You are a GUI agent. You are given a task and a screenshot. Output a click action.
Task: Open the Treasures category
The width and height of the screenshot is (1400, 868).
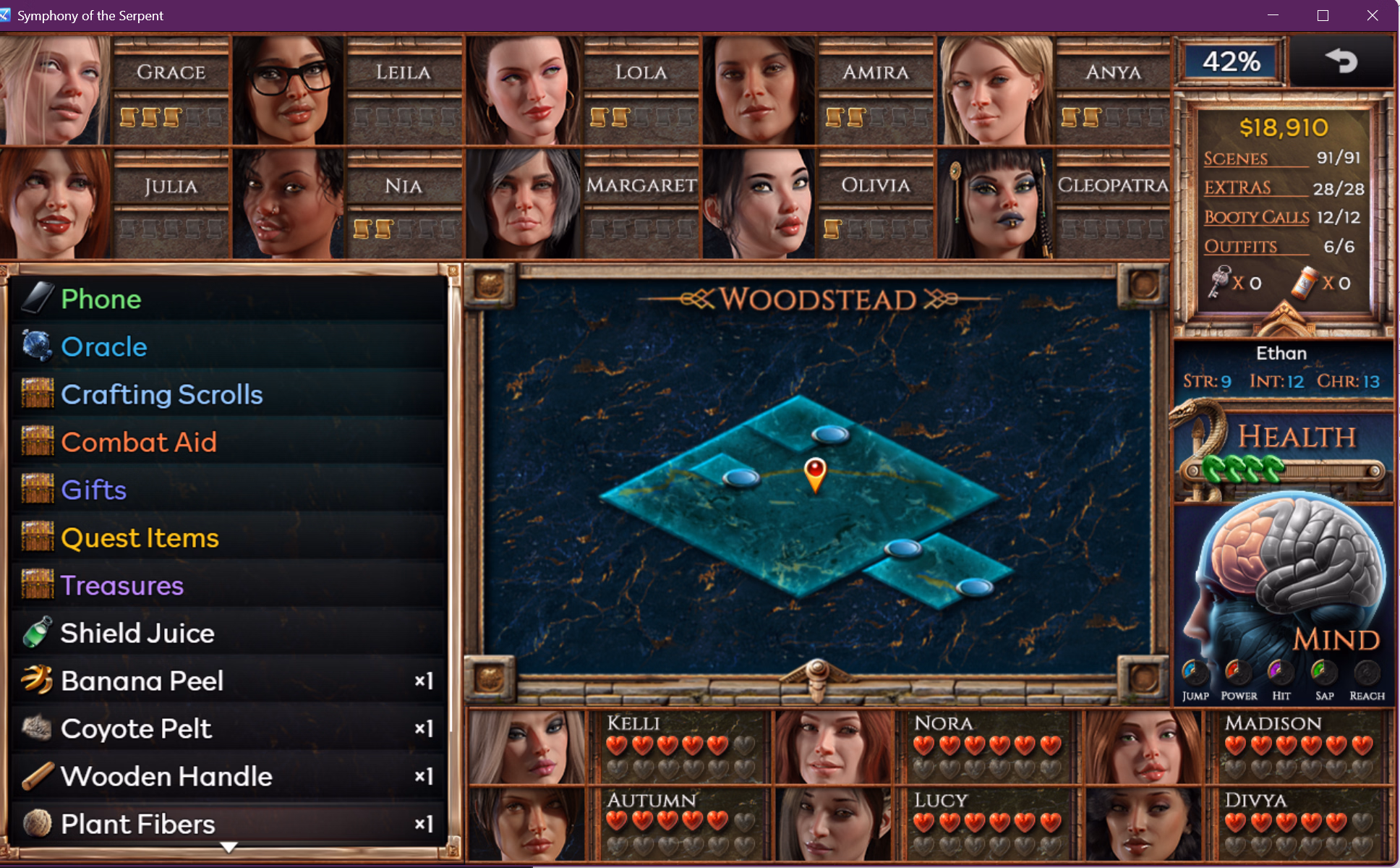(x=122, y=585)
